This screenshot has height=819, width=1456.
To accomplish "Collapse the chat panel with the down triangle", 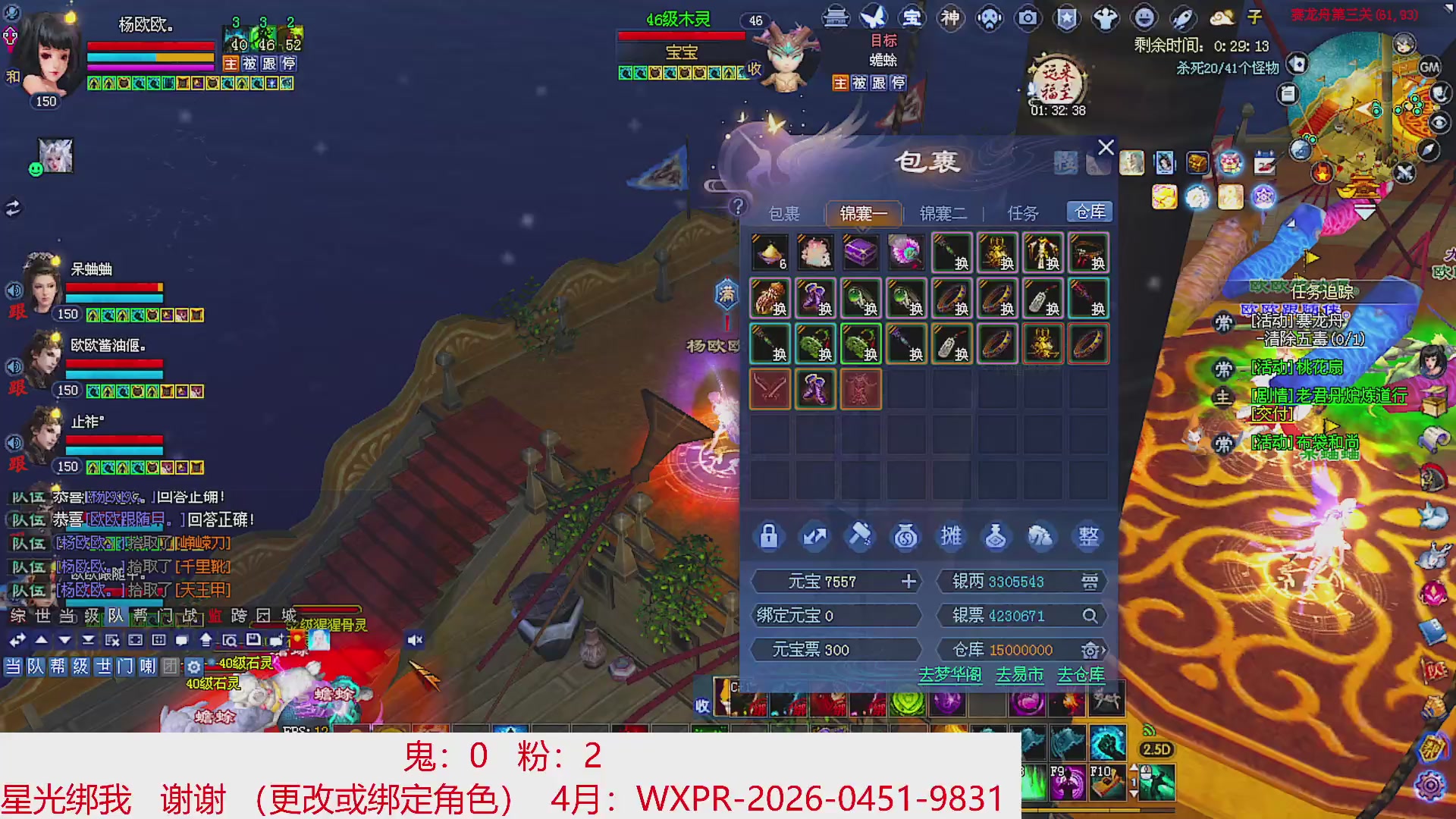I will (64, 639).
